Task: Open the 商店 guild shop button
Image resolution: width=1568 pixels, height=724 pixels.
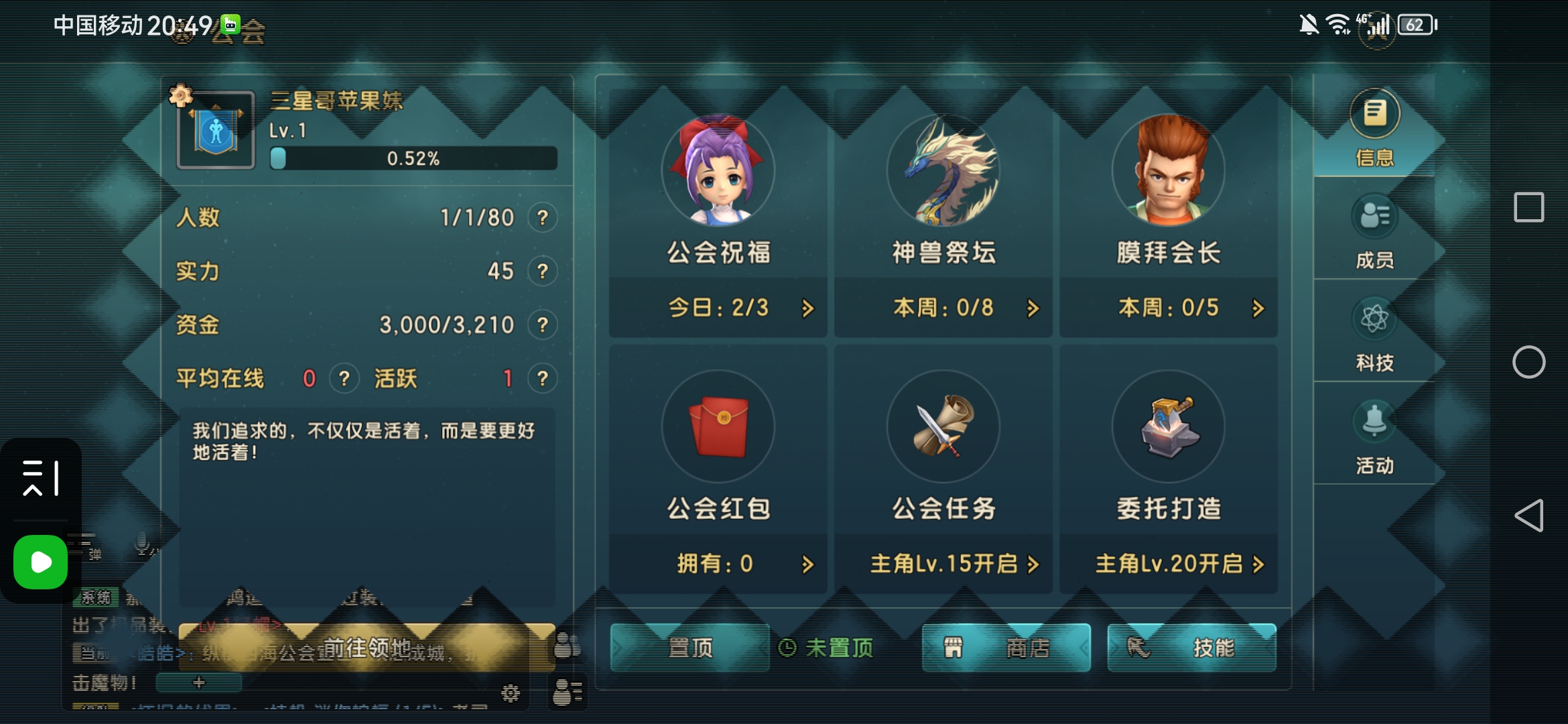Action: click(1006, 647)
